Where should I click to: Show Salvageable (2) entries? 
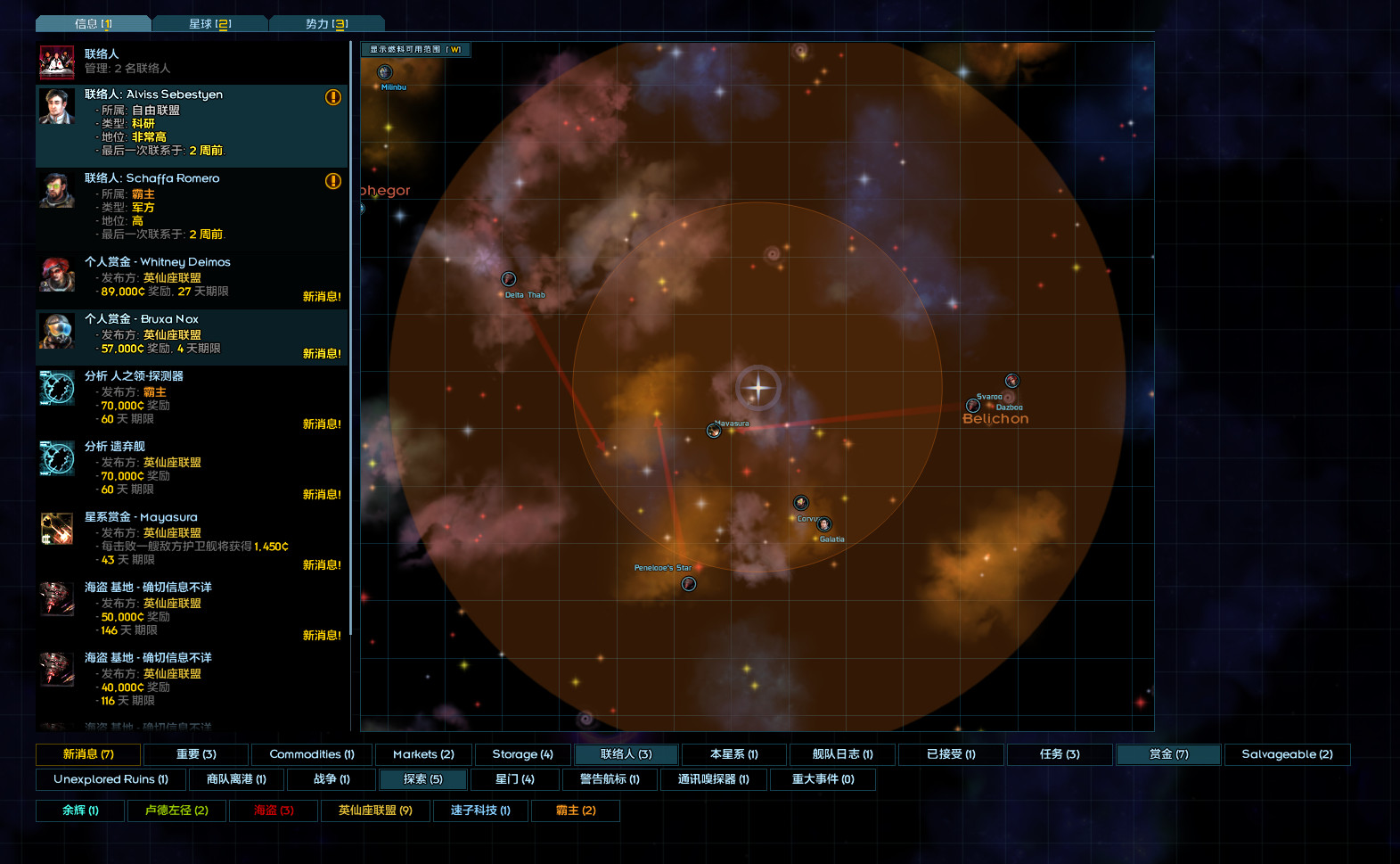1287,754
